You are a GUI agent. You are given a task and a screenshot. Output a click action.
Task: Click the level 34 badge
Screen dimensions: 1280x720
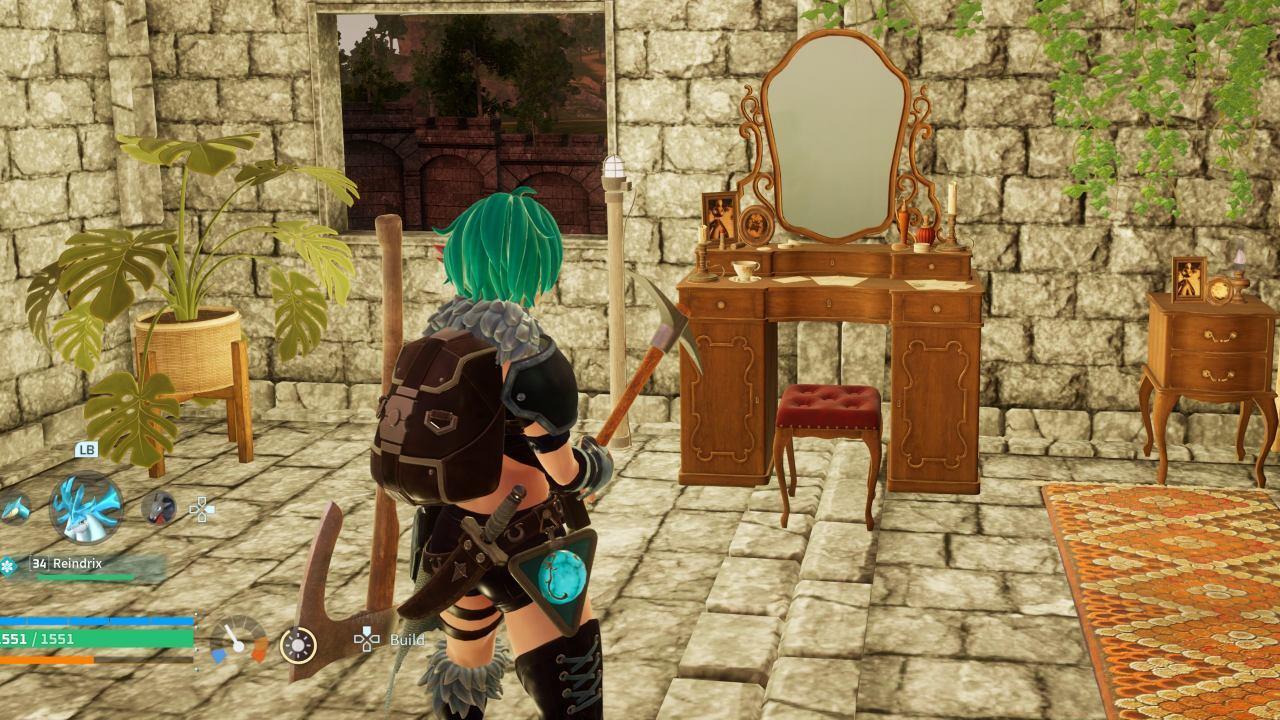pos(38,563)
